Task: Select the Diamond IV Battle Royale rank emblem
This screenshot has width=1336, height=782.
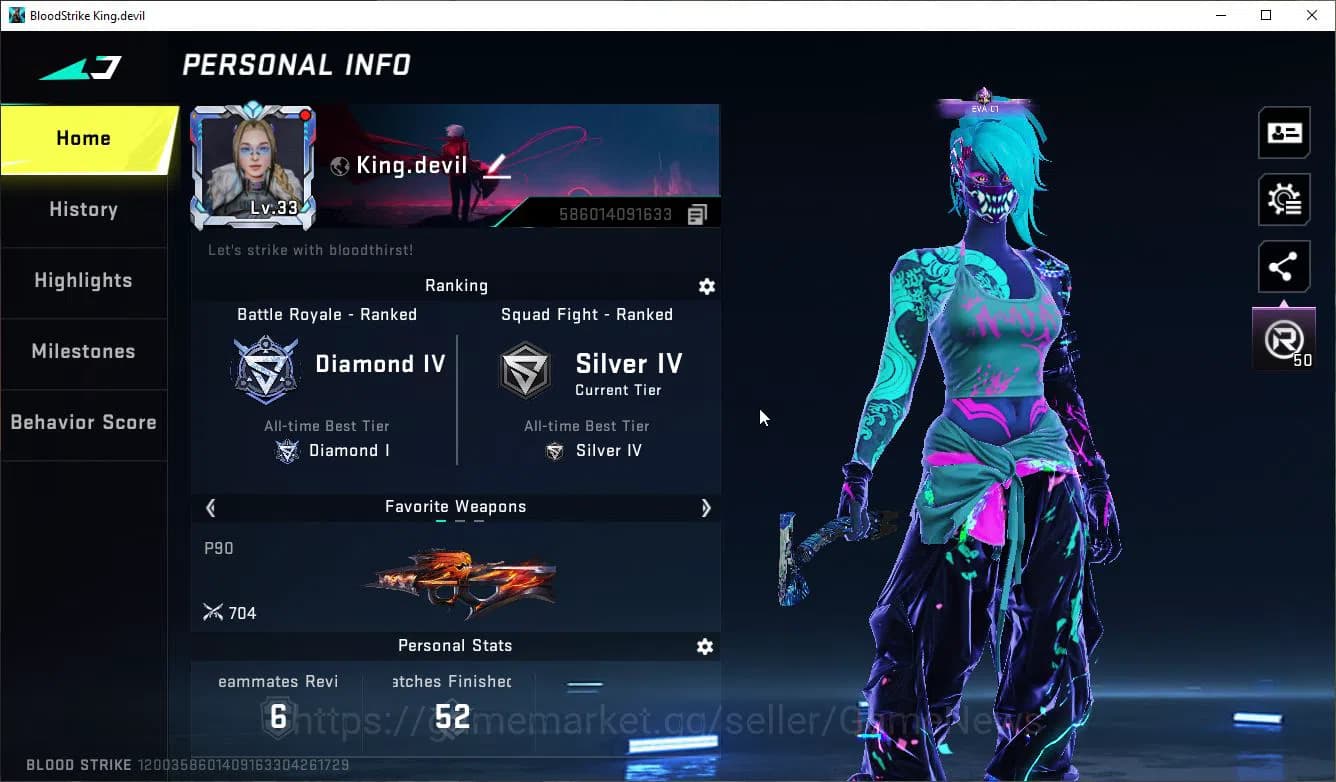Action: 264,368
